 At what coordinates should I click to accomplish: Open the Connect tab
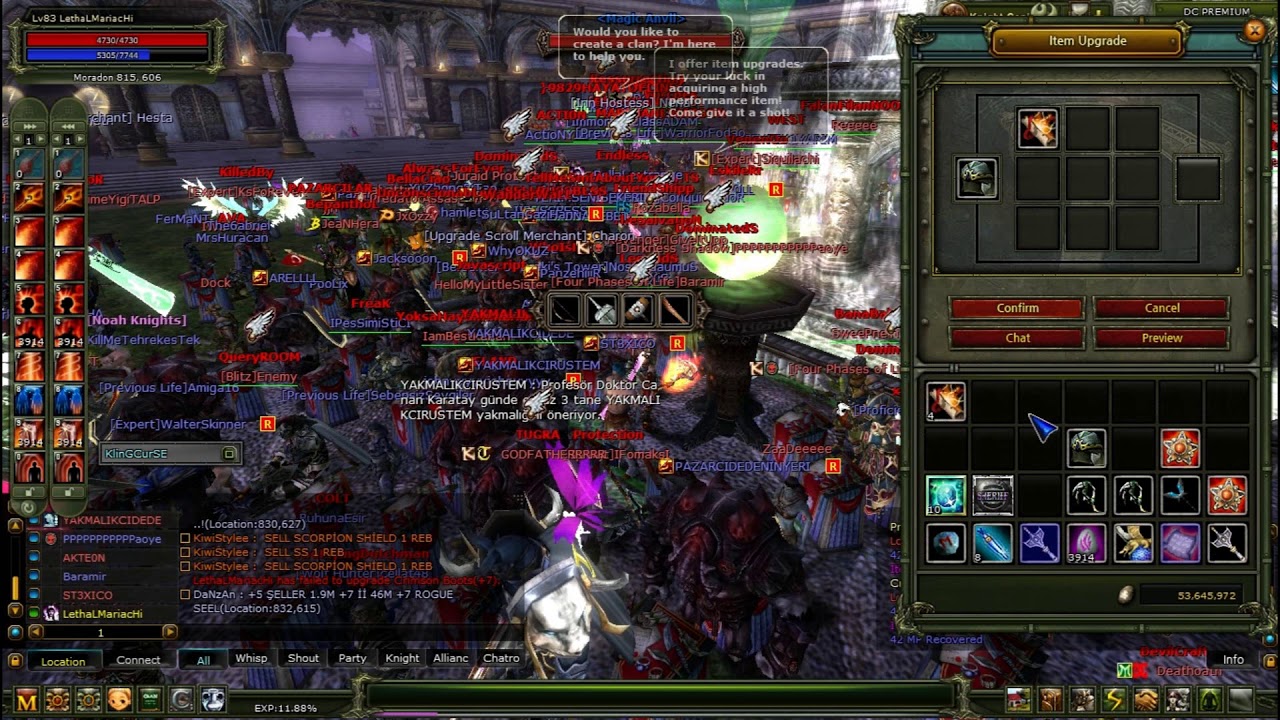click(x=138, y=660)
